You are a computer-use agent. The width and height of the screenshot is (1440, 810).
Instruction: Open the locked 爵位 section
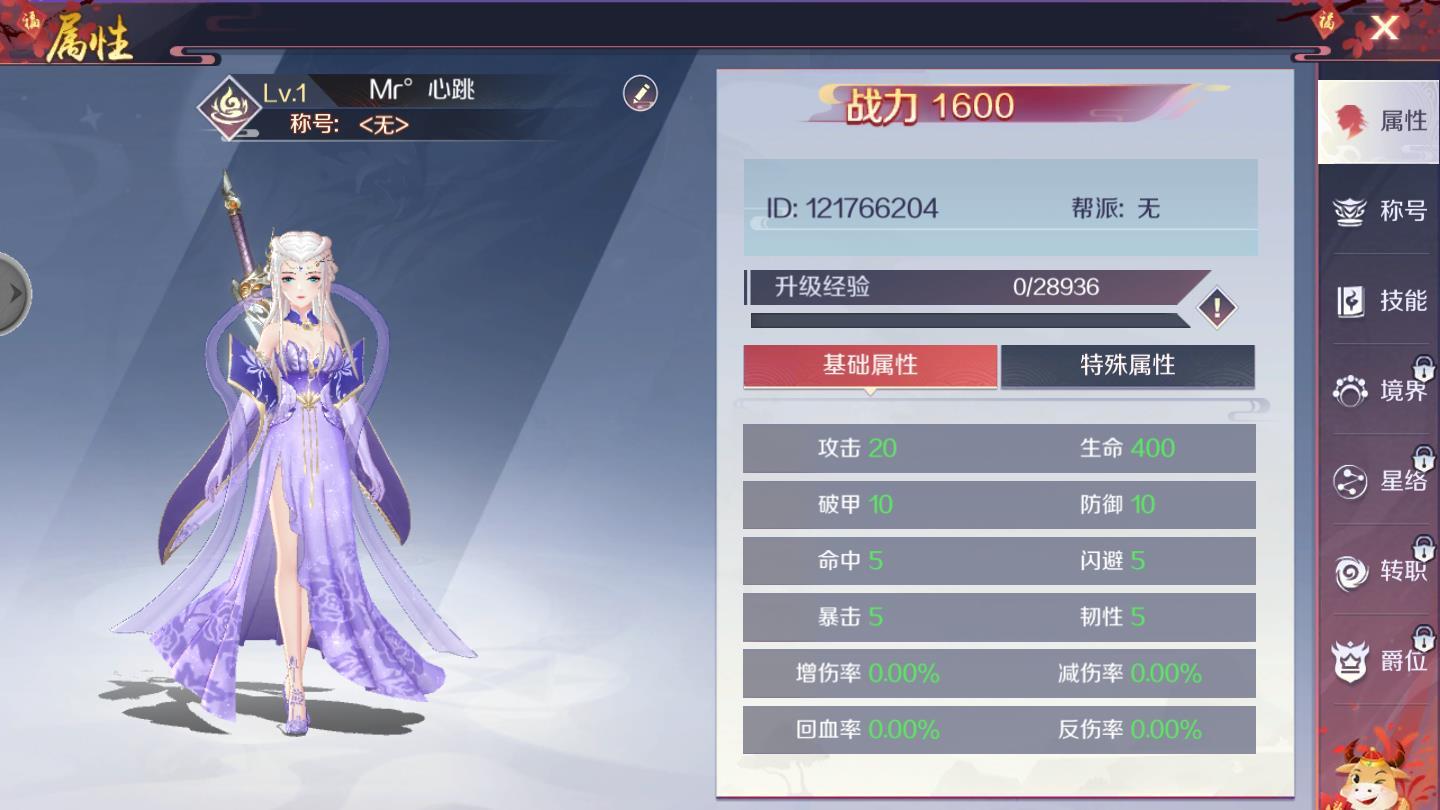coord(1378,661)
